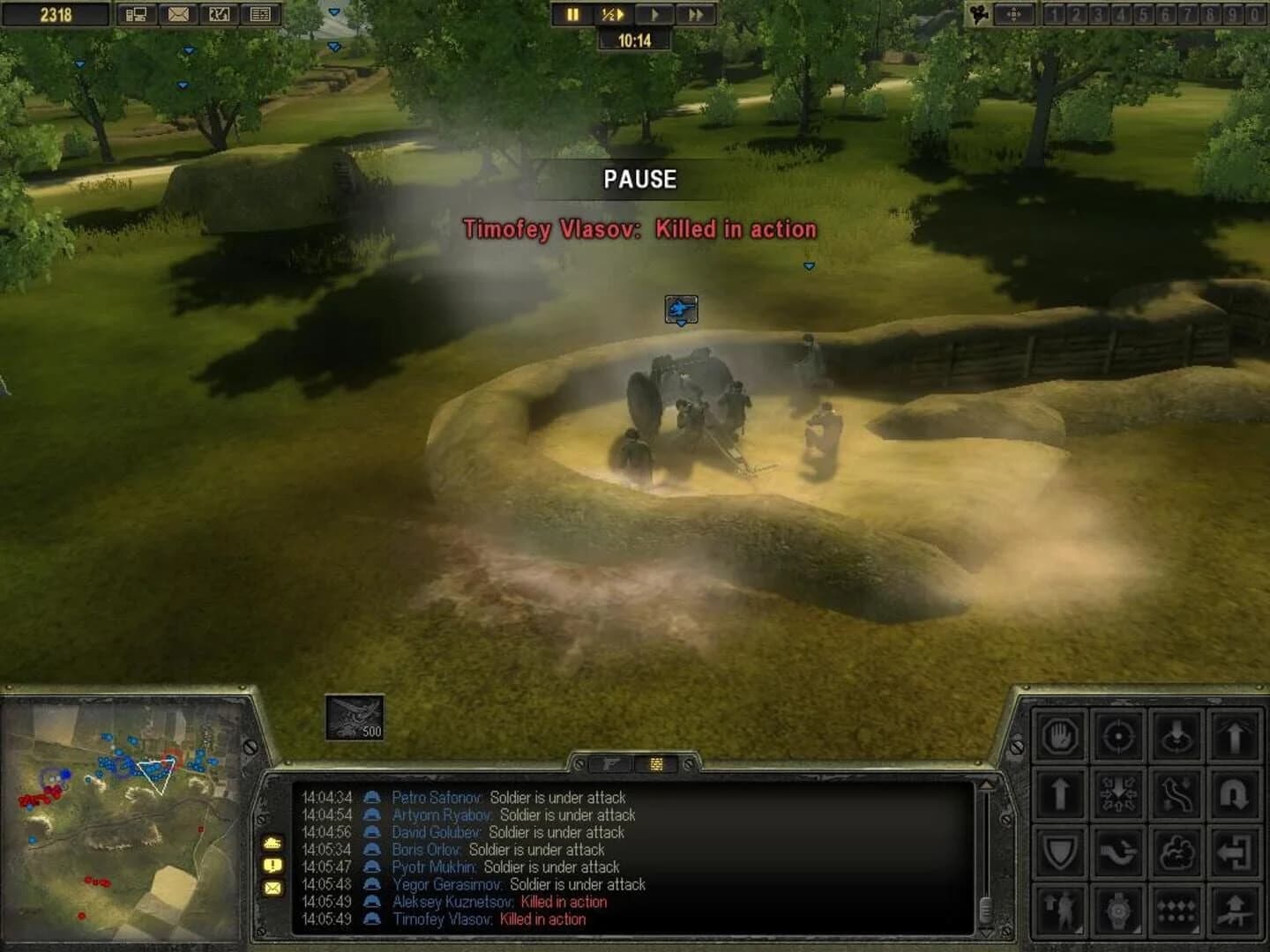Expand the weapon pickup option triangle
The image size is (1270, 952).
coord(1138,929)
